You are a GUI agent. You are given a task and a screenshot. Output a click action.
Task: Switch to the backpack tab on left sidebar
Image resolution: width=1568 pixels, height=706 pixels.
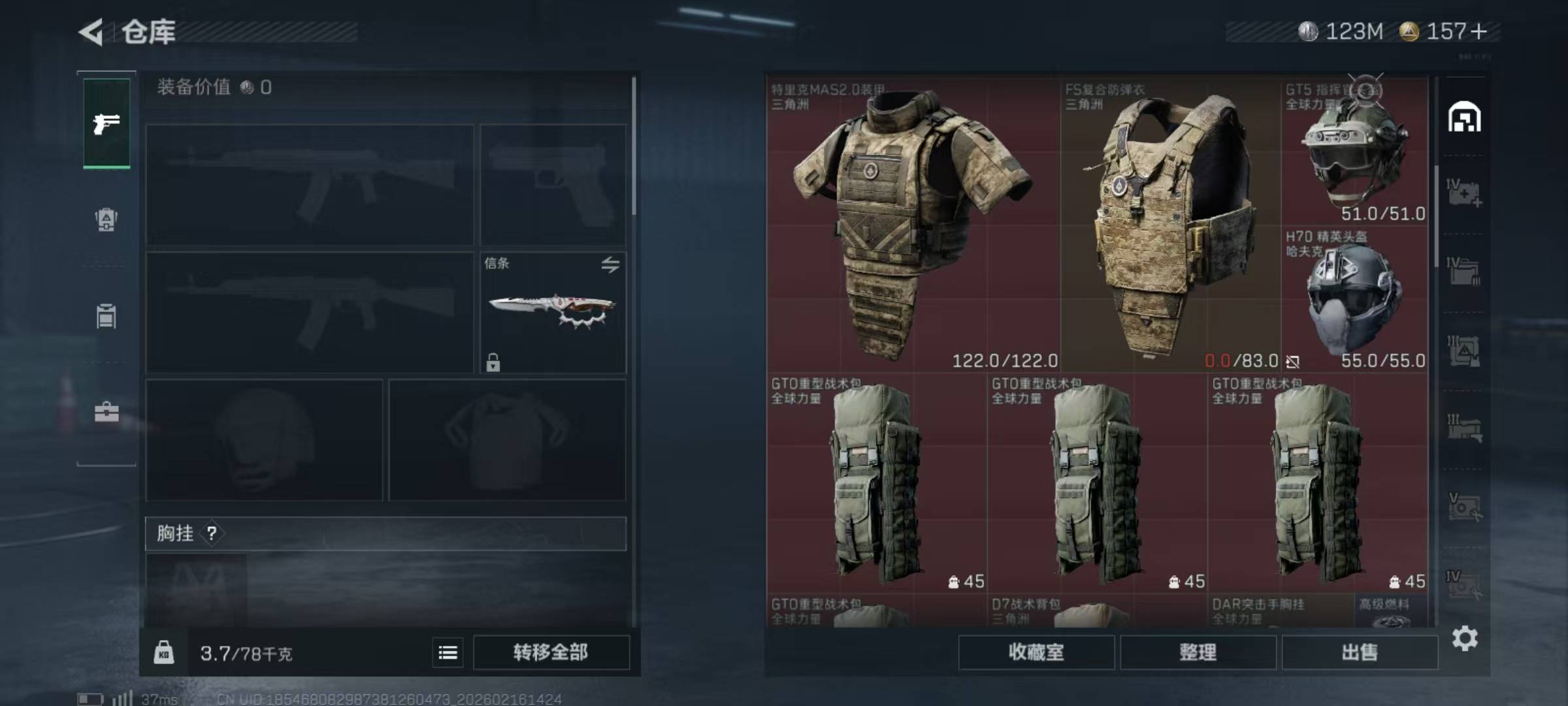(x=106, y=220)
